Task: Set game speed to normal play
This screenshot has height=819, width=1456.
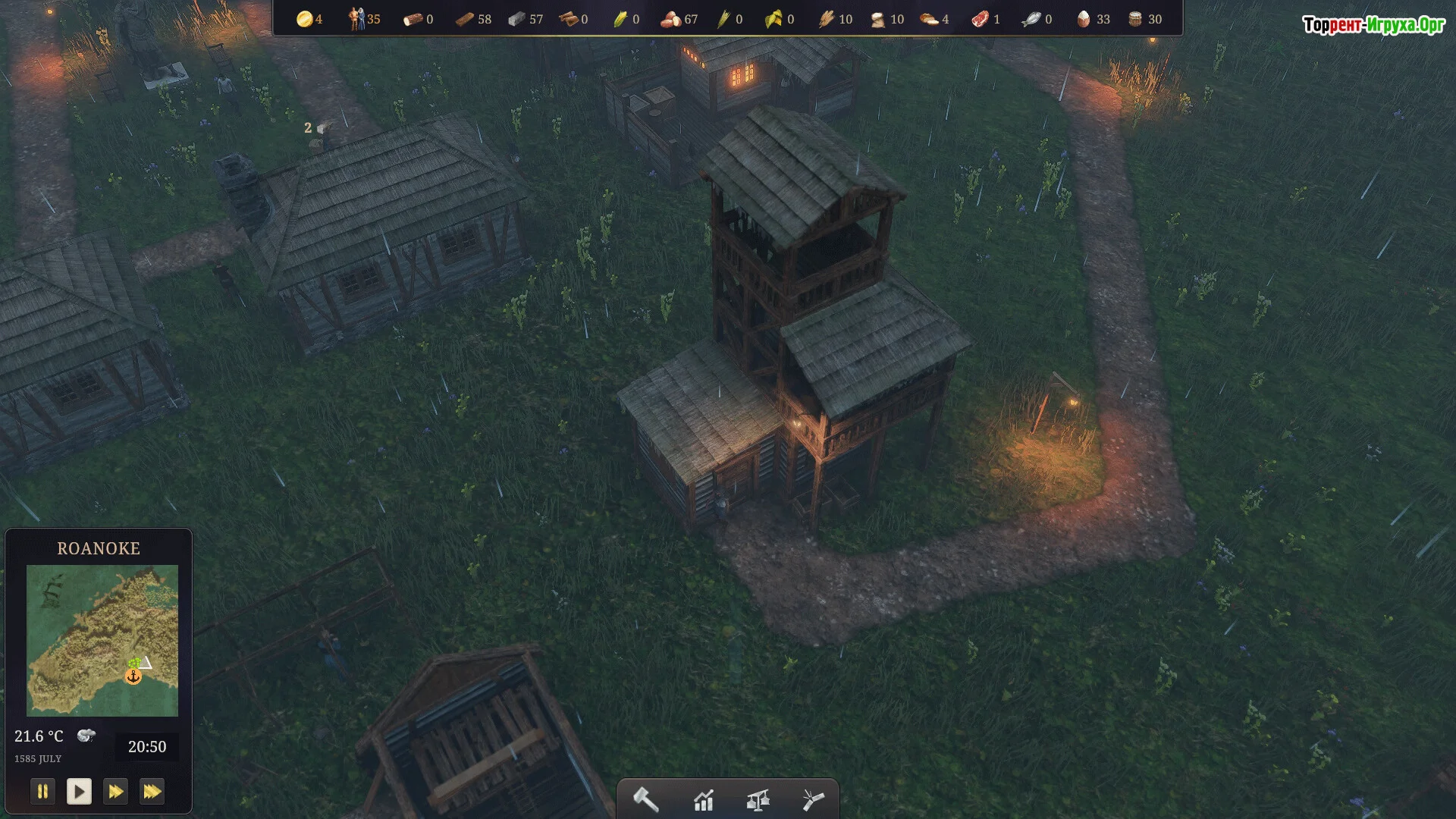Action: [79, 792]
